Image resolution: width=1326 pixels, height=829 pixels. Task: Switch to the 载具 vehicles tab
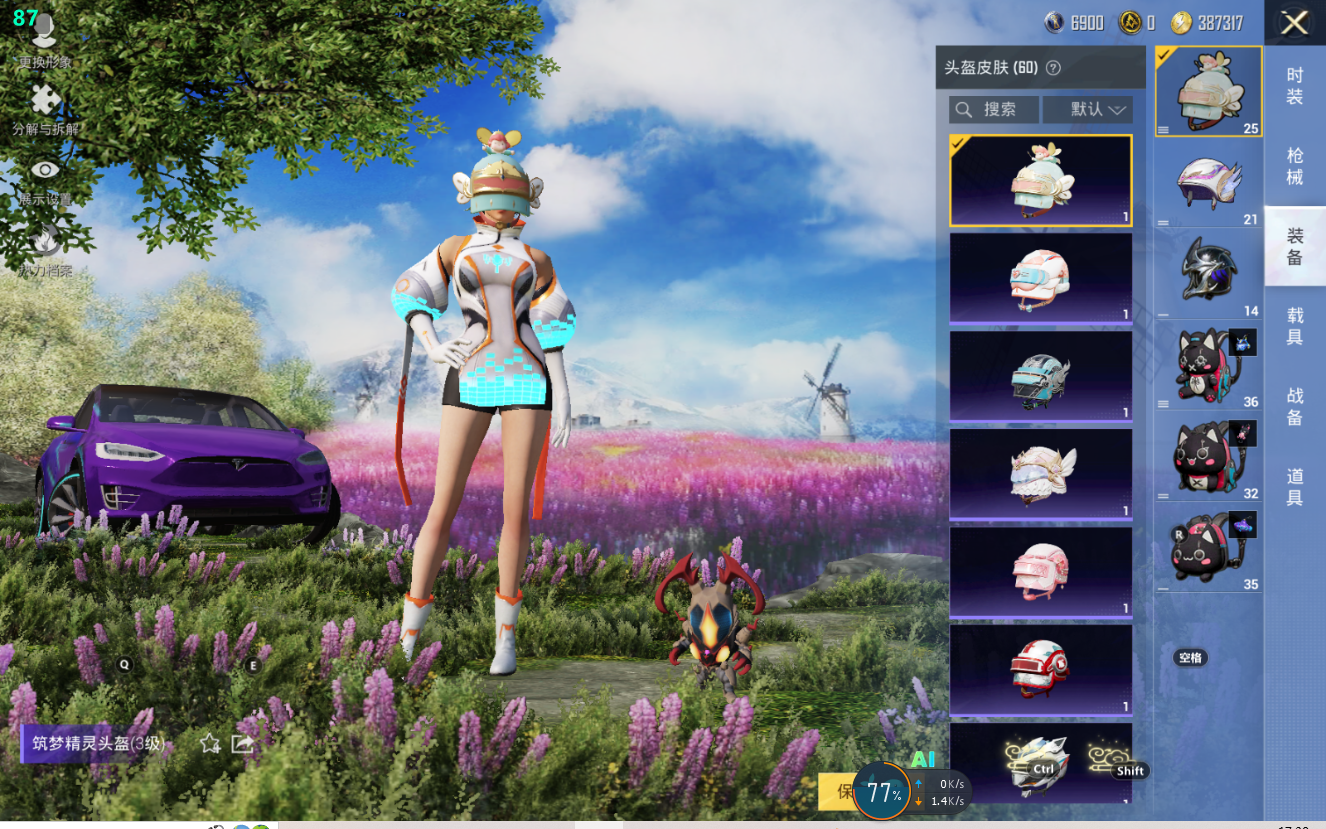[1295, 326]
